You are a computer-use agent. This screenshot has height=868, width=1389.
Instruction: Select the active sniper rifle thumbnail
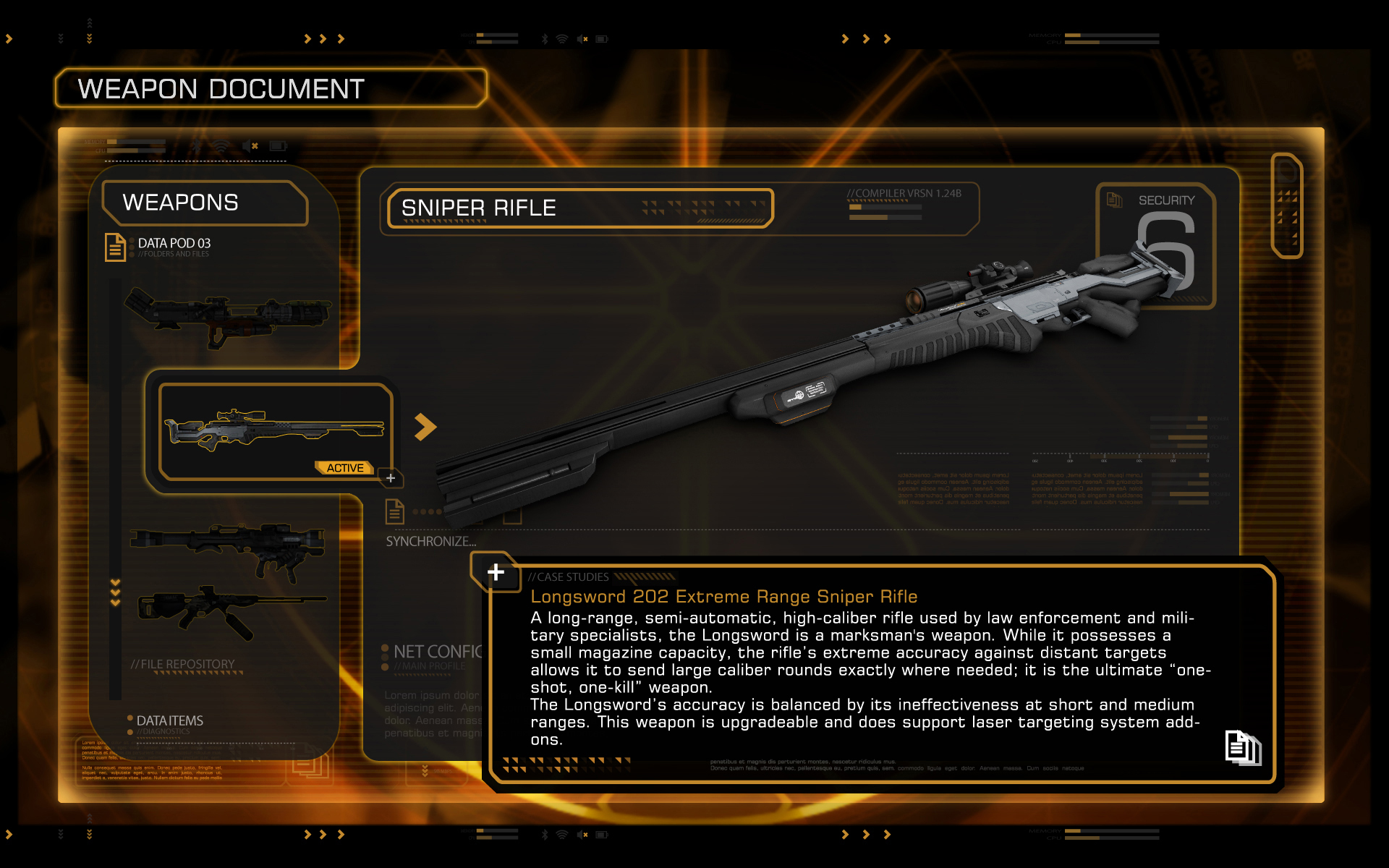275,431
